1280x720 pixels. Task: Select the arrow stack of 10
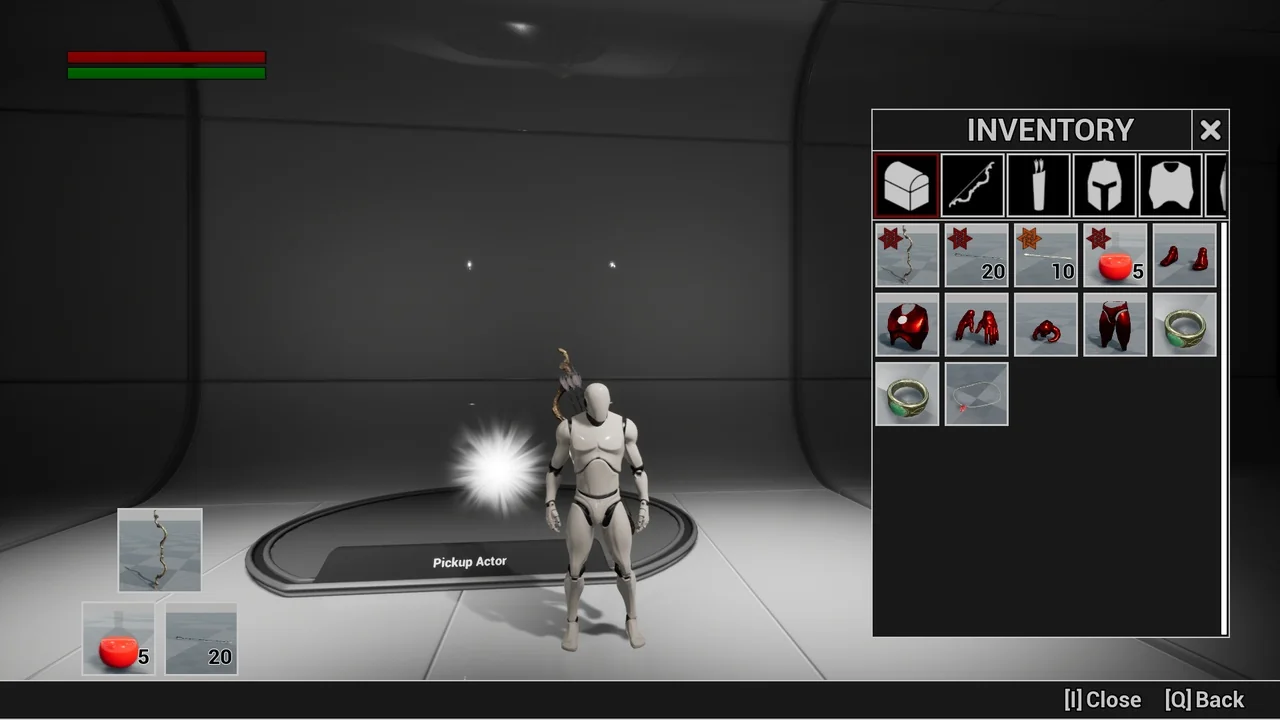(x=1046, y=255)
